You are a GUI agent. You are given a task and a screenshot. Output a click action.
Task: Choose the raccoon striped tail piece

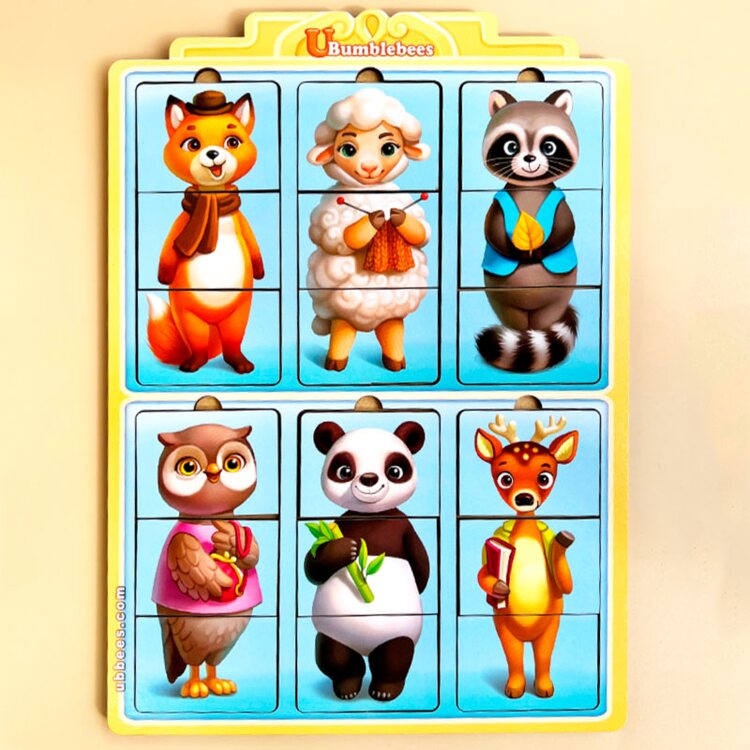(531, 336)
